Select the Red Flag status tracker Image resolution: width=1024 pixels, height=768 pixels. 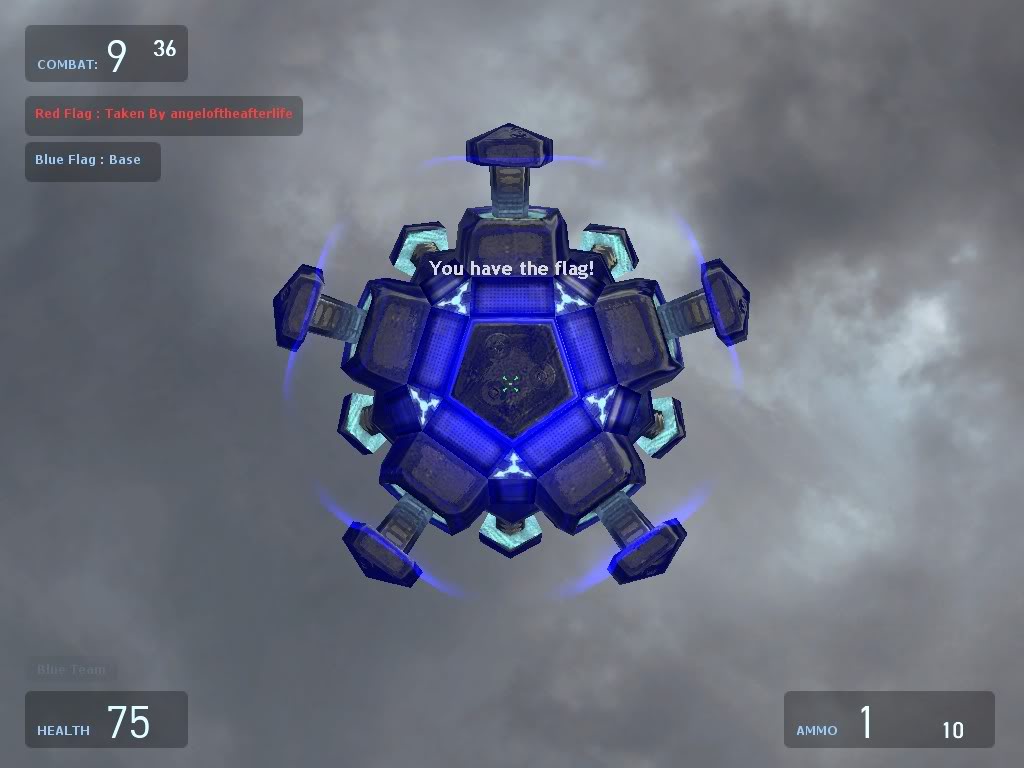click(163, 115)
